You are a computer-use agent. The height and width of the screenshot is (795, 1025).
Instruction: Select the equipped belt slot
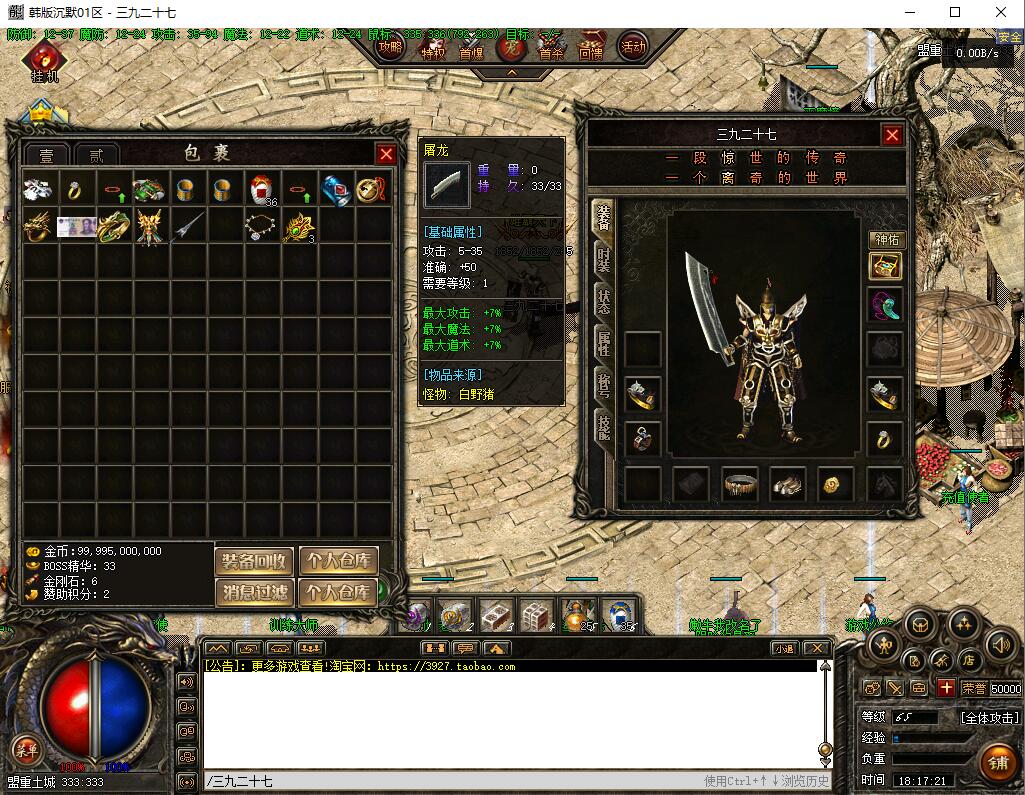pyautogui.click(x=740, y=485)
